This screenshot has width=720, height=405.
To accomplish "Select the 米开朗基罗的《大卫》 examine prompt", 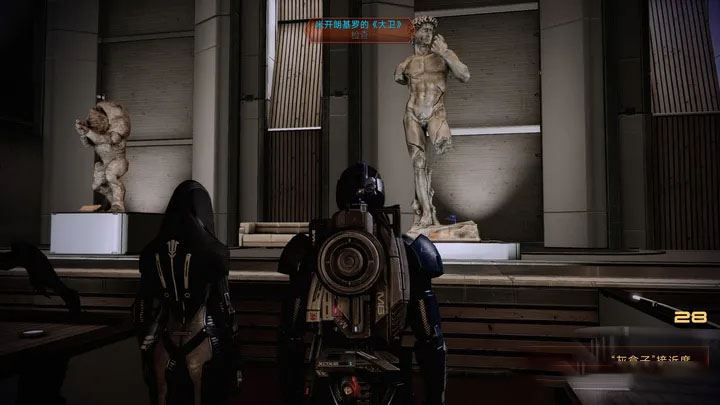I will click(x=361, y=29).
